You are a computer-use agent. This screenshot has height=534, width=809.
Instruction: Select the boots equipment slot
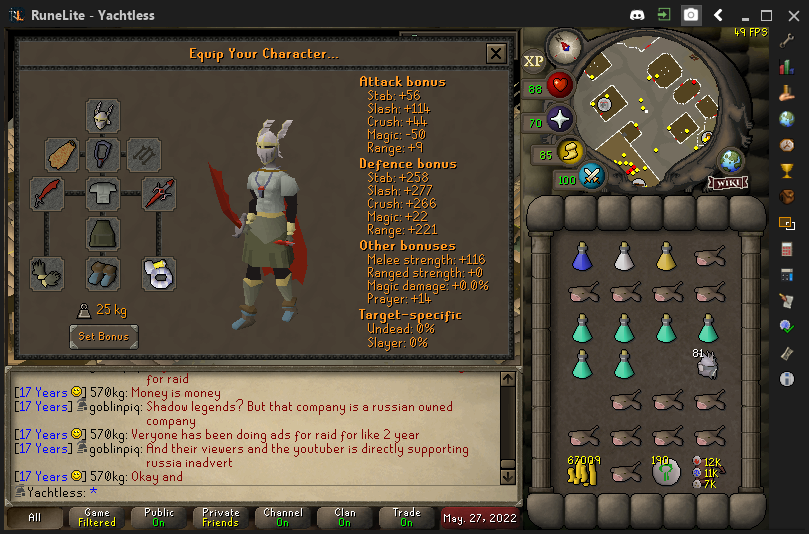coord(103,273)
